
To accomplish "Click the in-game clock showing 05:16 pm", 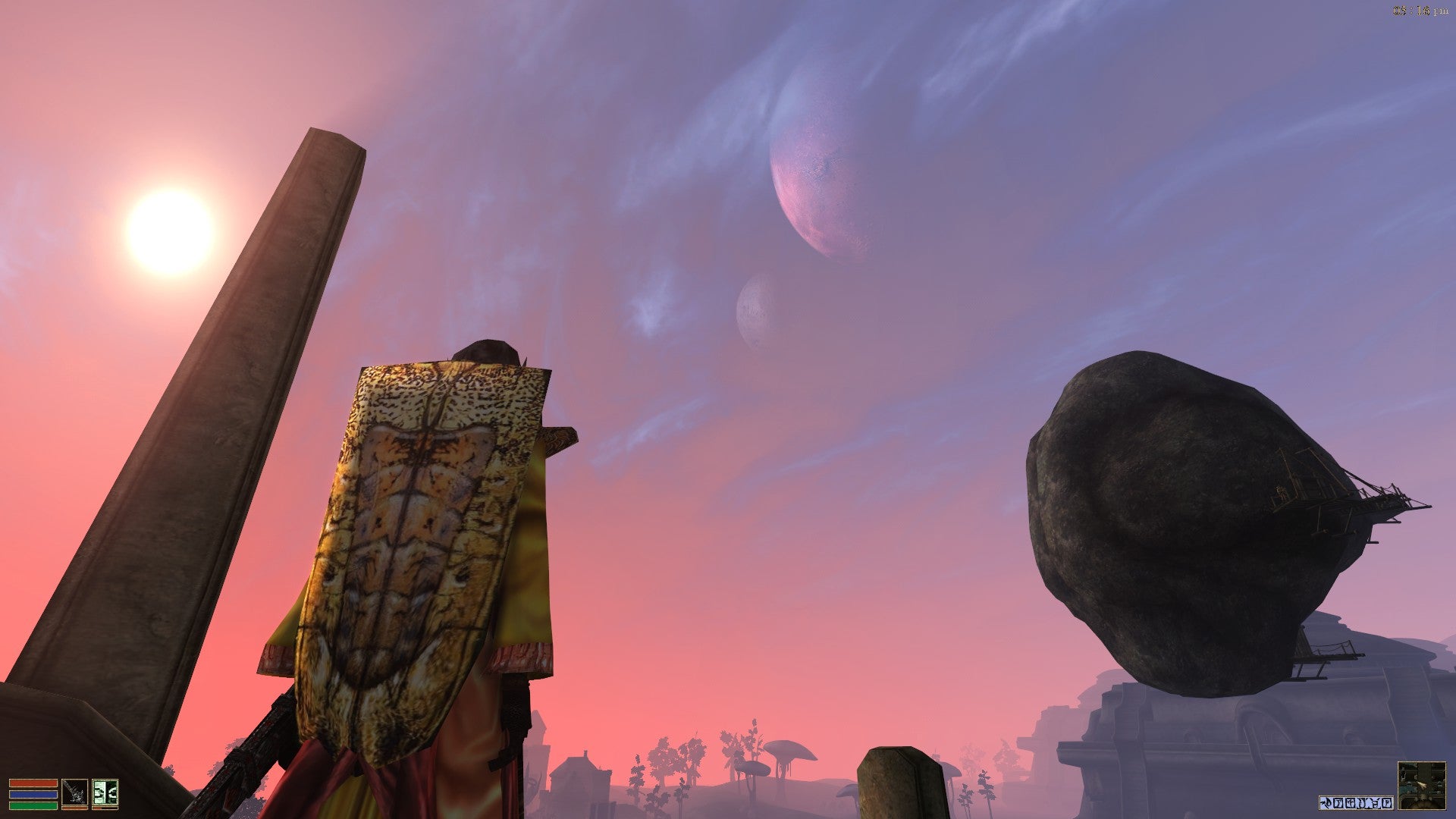I will click(x=1420, y=11).
